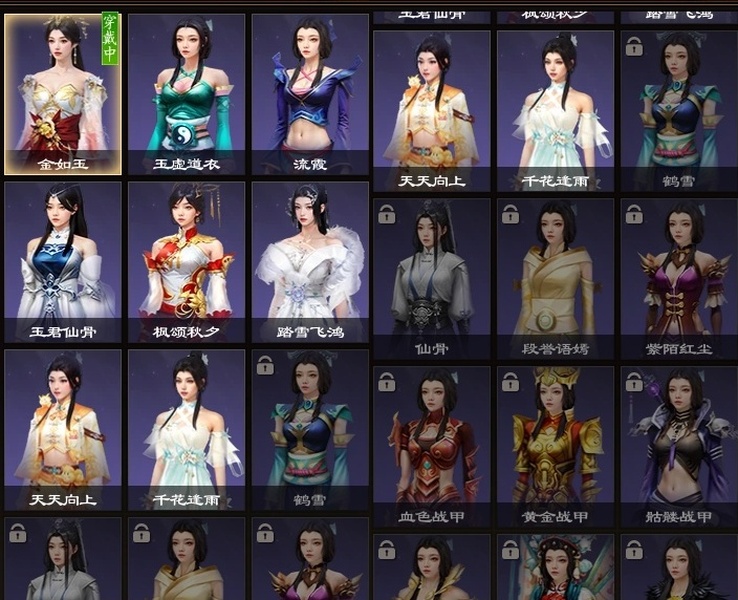Image resolution: width=738 pixels, height=600 pixels.
Task: Select the 玉君仙骨 outfit tile
Action: [63, 262]
